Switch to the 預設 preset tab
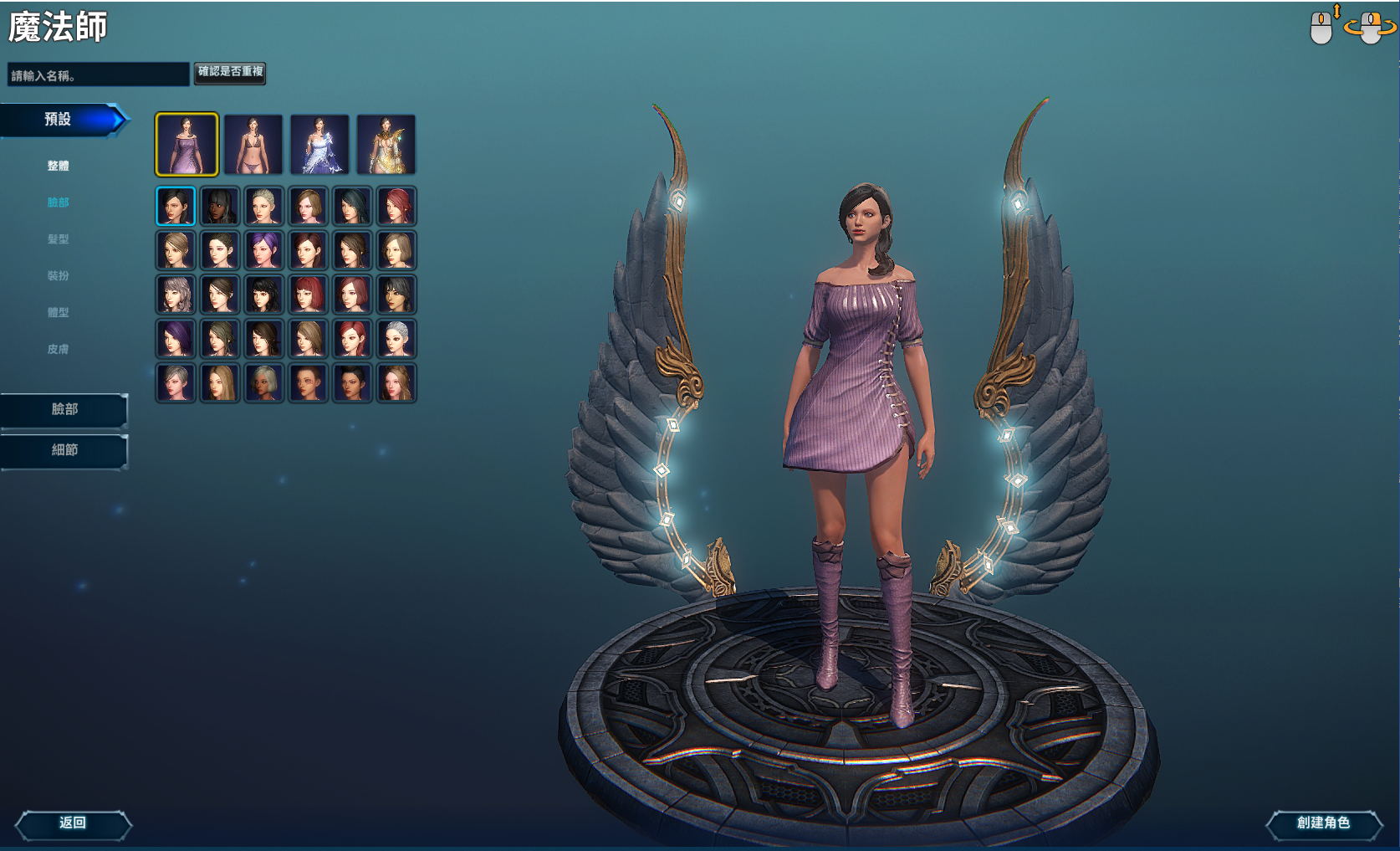 click(x=59, y=120)
